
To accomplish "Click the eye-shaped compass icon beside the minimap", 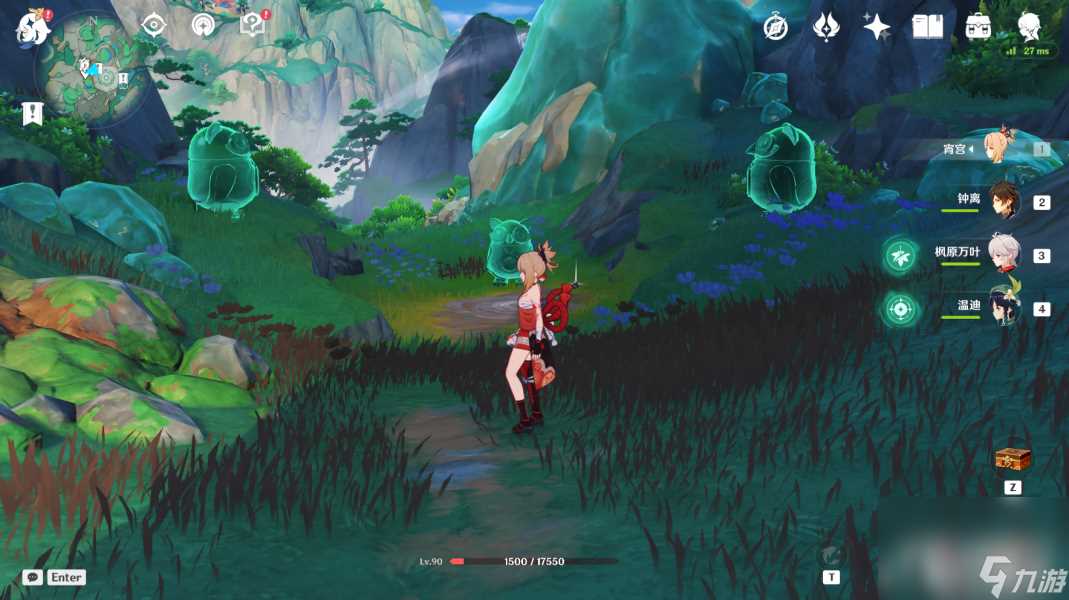I will coord(153,26).
